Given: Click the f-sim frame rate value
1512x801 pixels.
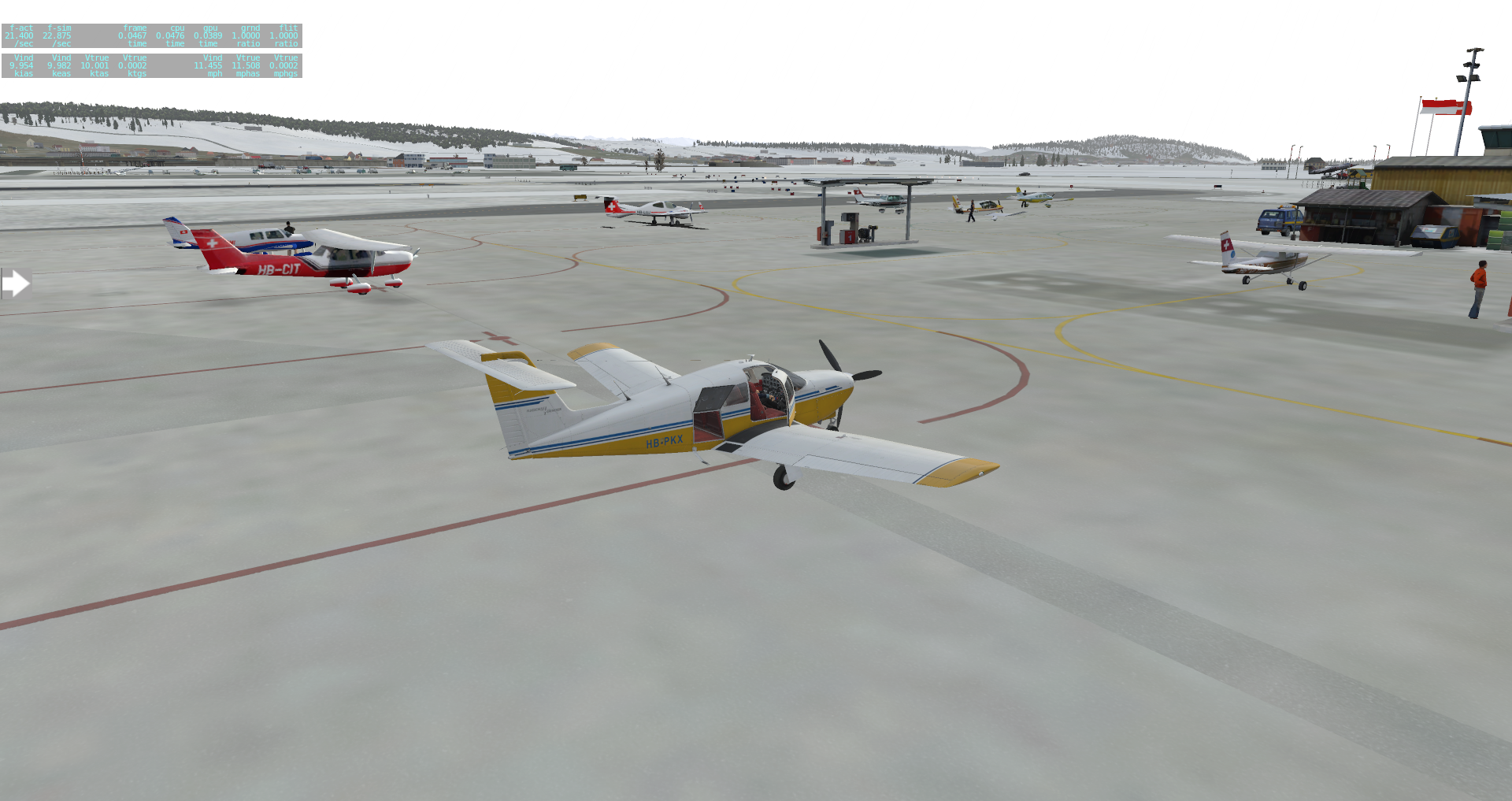Looking at the screenshot, I should (x=59, y=35).
